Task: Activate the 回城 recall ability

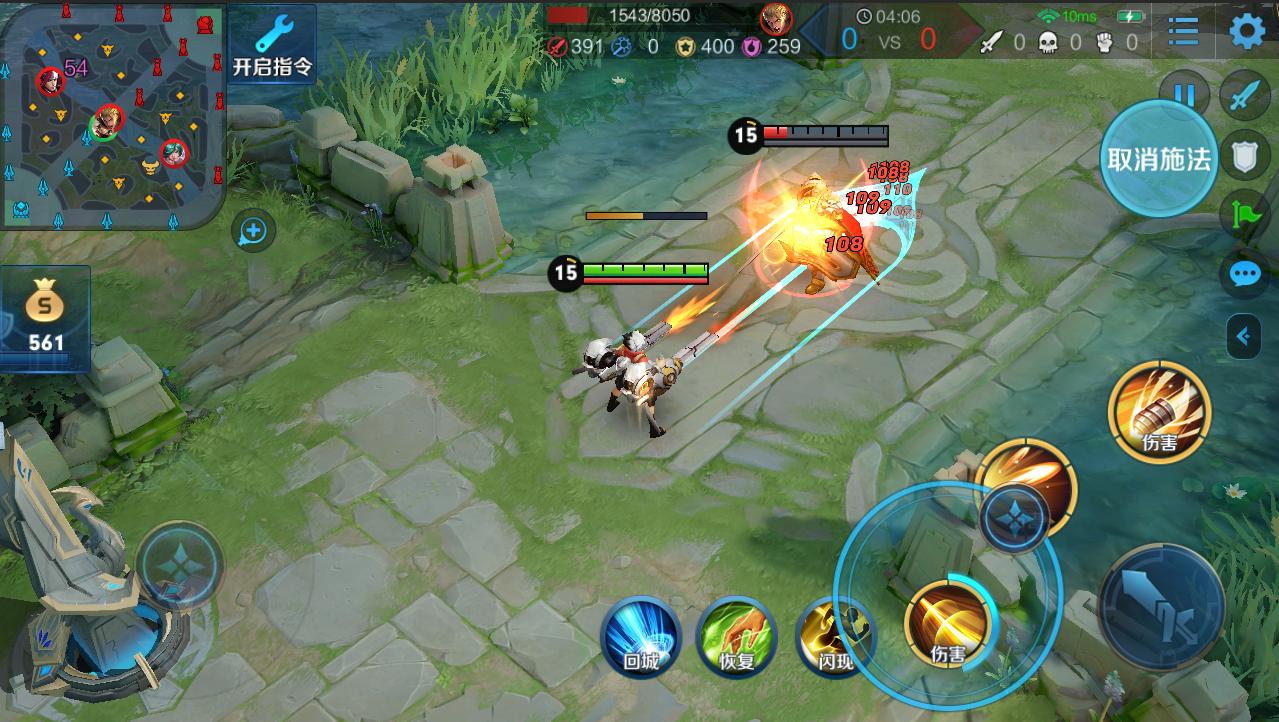Action: click(x=641, y=635)
